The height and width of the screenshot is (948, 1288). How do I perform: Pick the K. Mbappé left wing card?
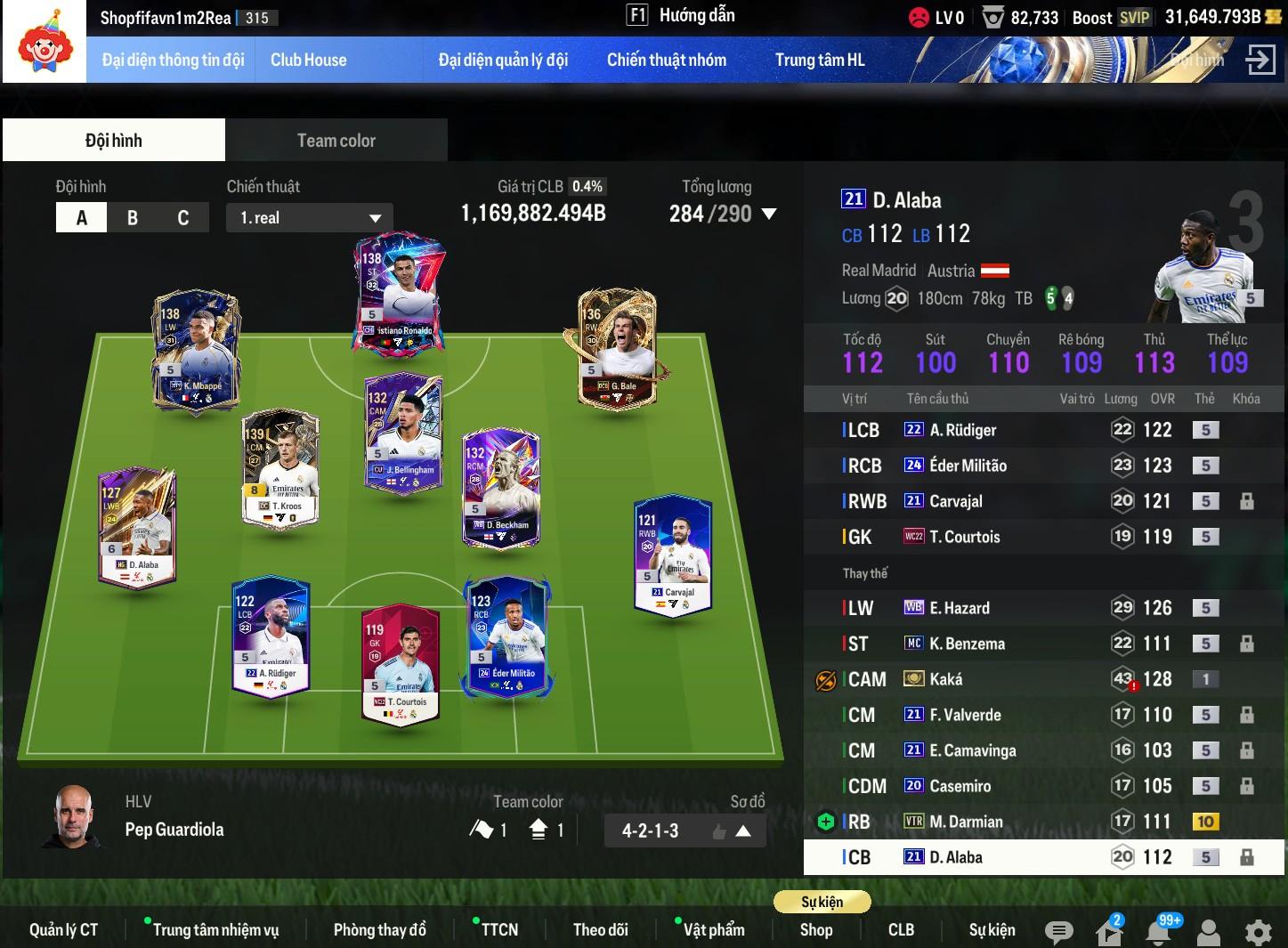196,349
